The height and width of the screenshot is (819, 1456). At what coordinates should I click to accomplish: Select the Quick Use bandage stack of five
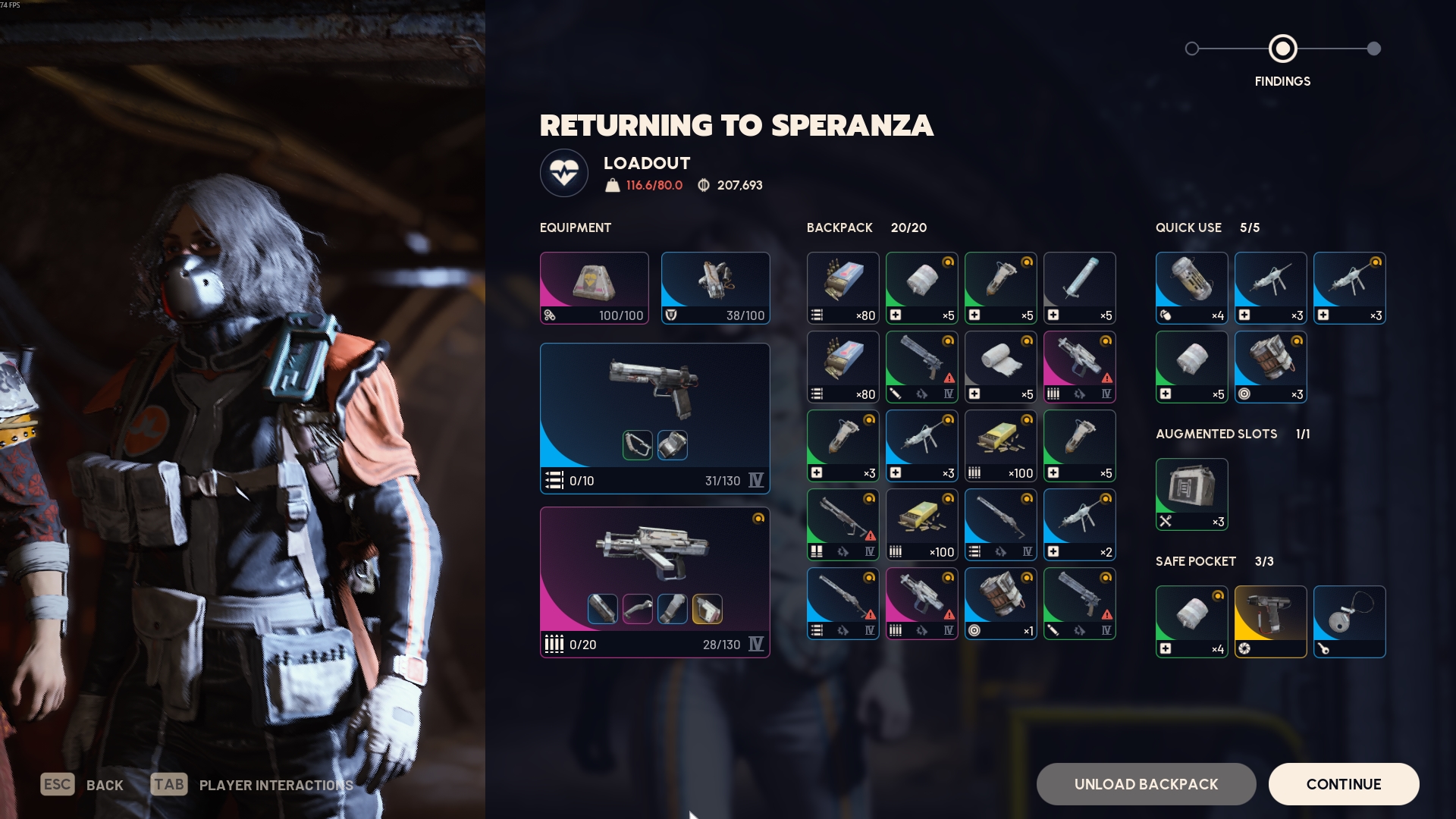coord(1191,367)
